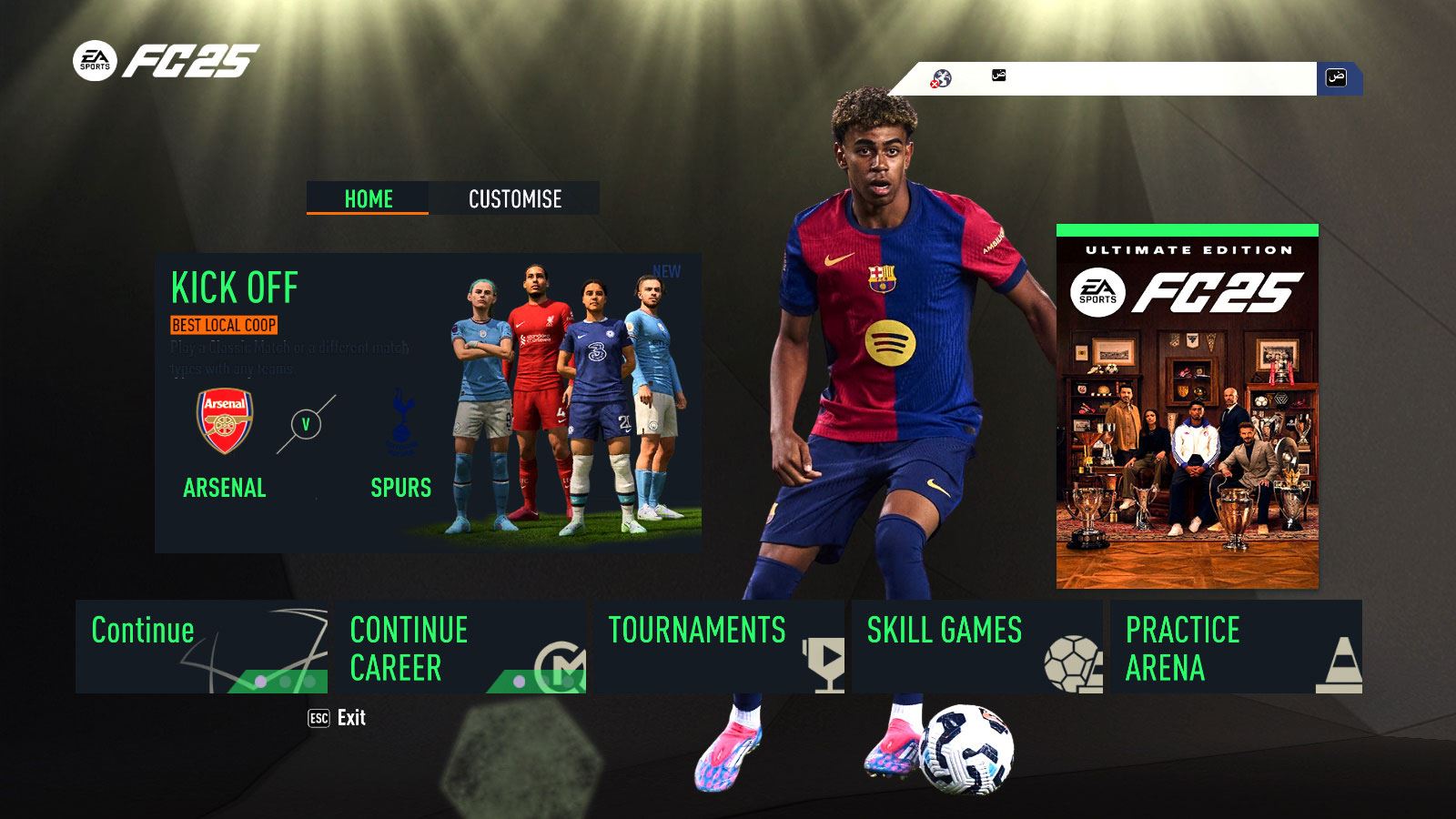This screenshot has height=819, width=1456.
Task: Click the blue profile badge in top bar
Action: pos(1337,77)
